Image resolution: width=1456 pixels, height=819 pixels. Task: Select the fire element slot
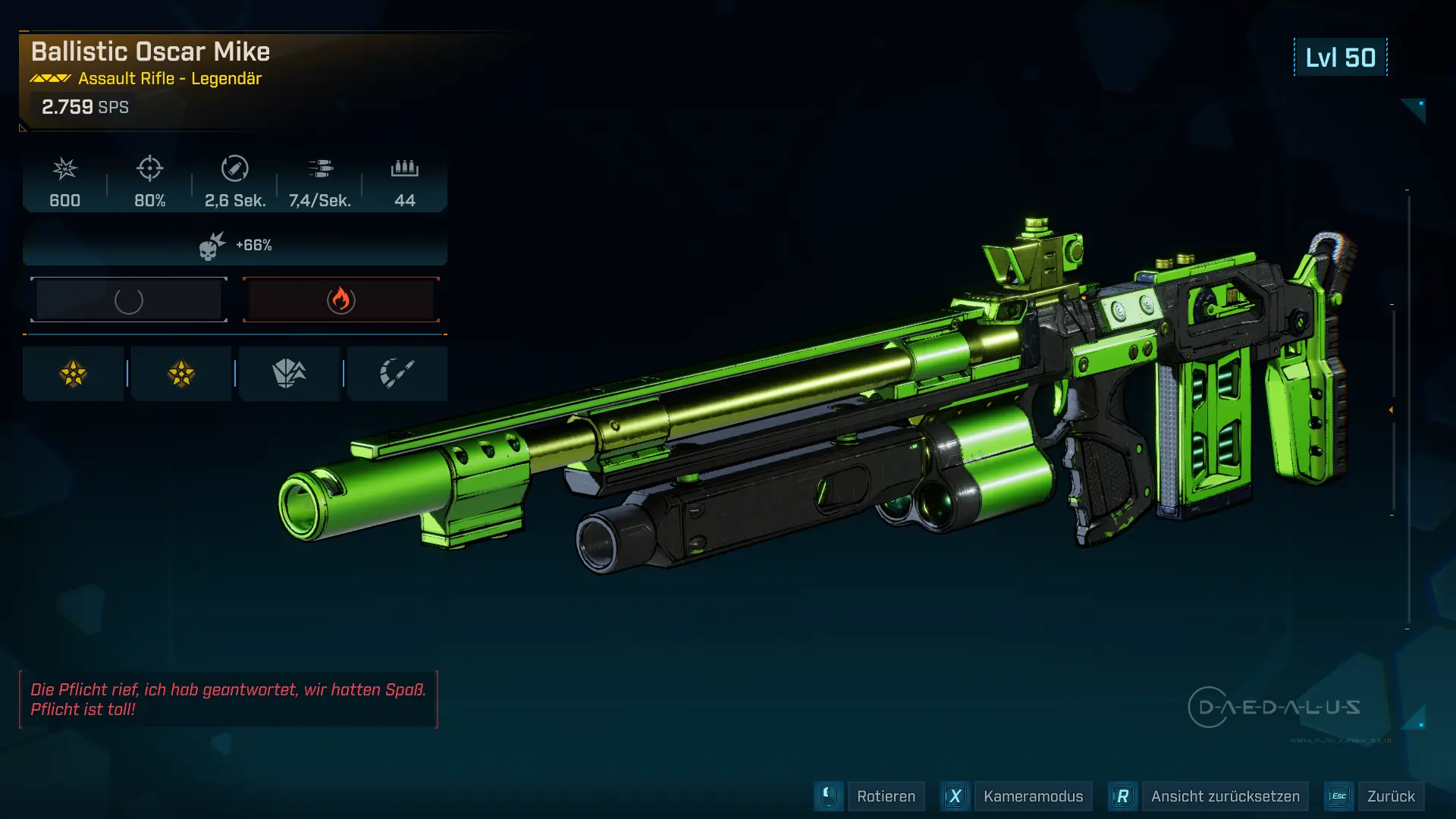[x=341, y=300]
